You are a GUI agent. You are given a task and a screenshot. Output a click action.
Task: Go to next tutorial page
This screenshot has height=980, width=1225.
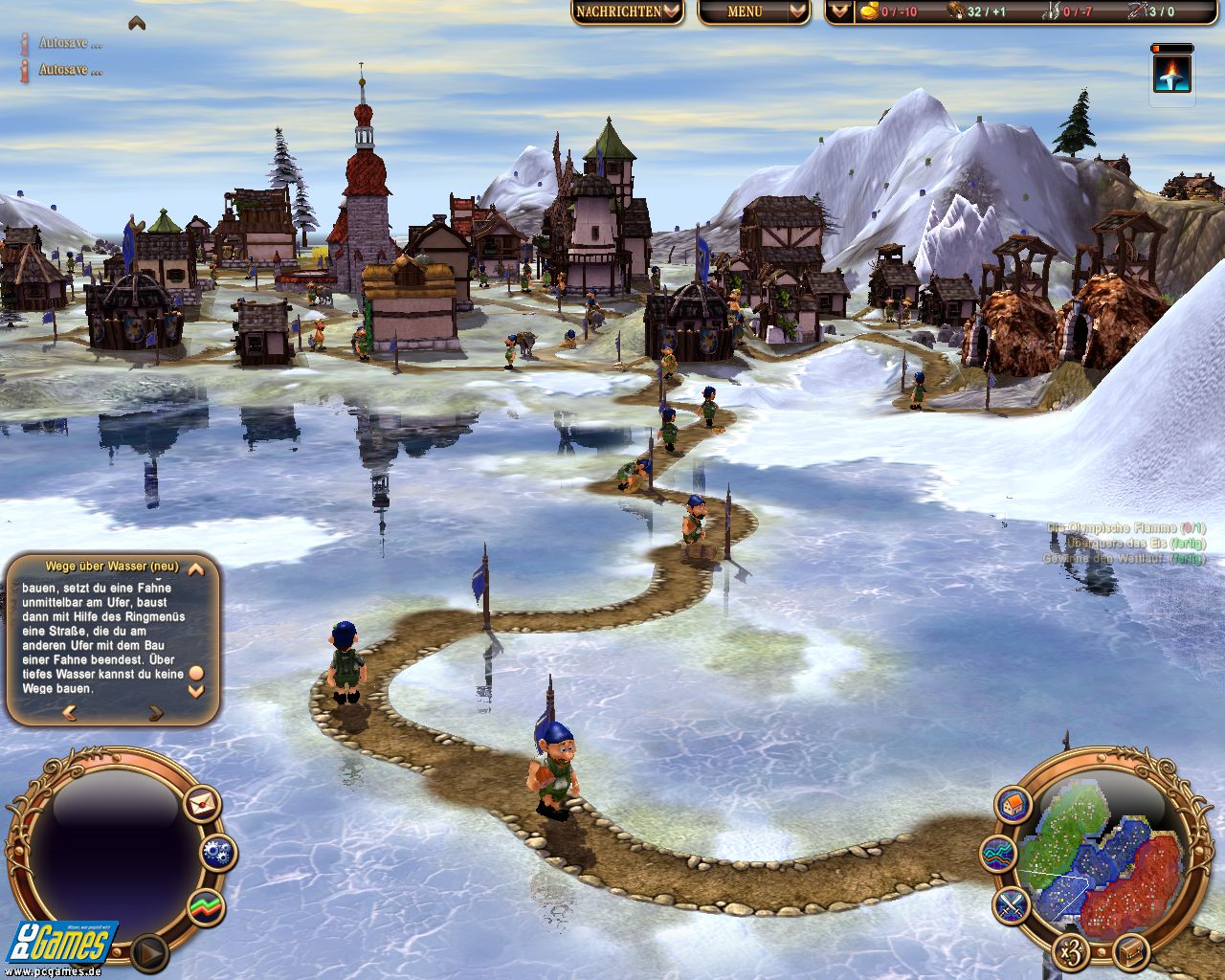pos(155,712)
